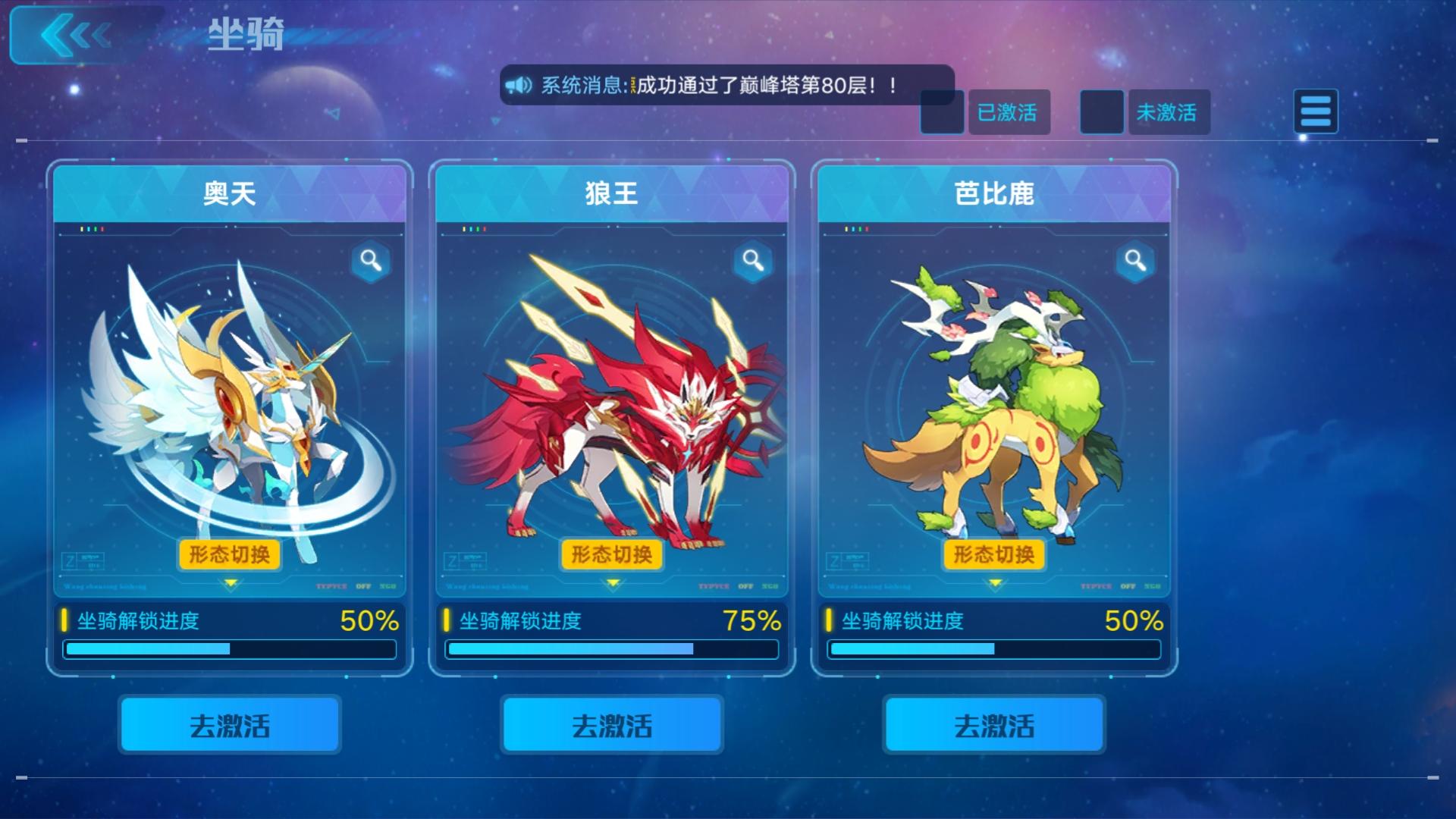The width and height of the screenshot is (1456, 819).
Task: Zoom into 芭比鹿 using its magnifier icon
Action: (x=1134, y=261)
